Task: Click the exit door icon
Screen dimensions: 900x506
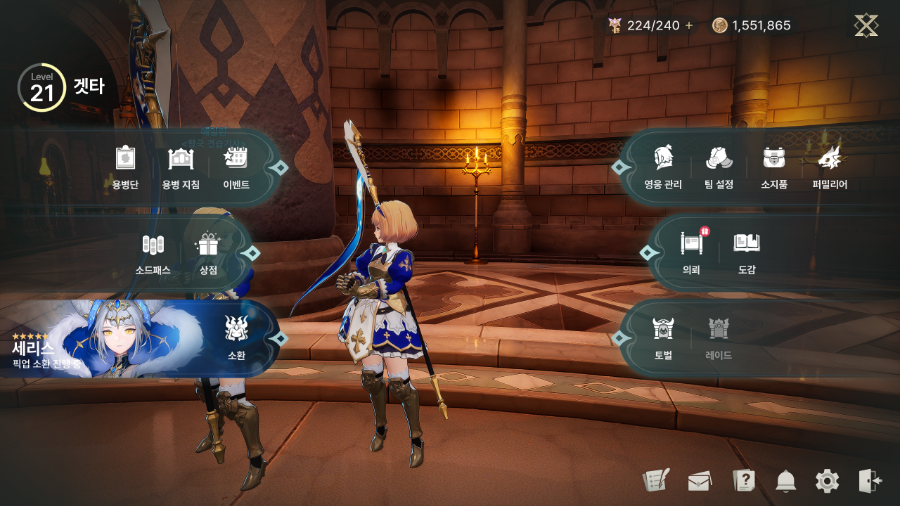Action: tap(870, 481)
